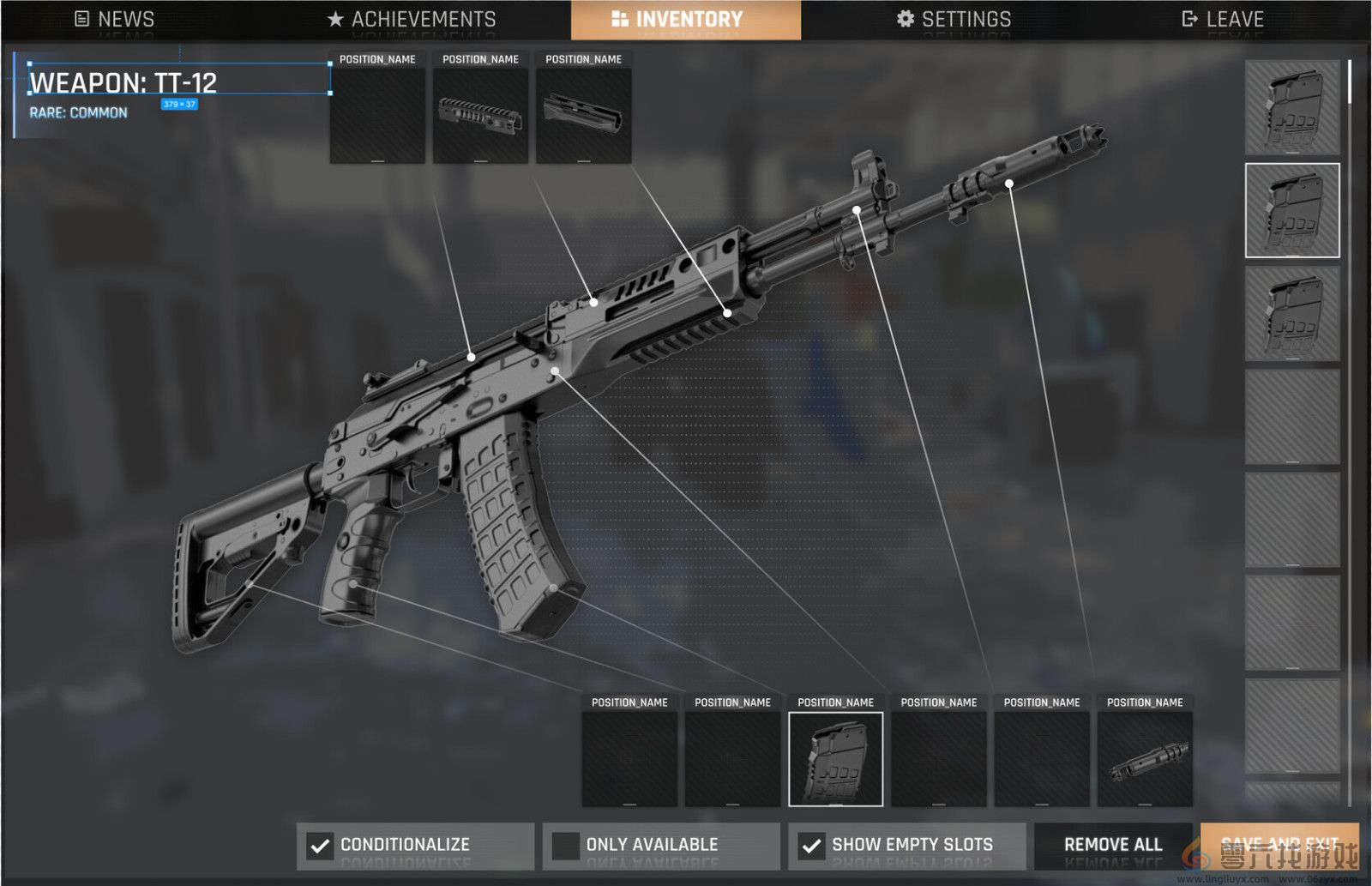This screenshot has width=1372, height=886.
Task: Select the upper handguard rail attachment slot
Action: click(480, 116)
